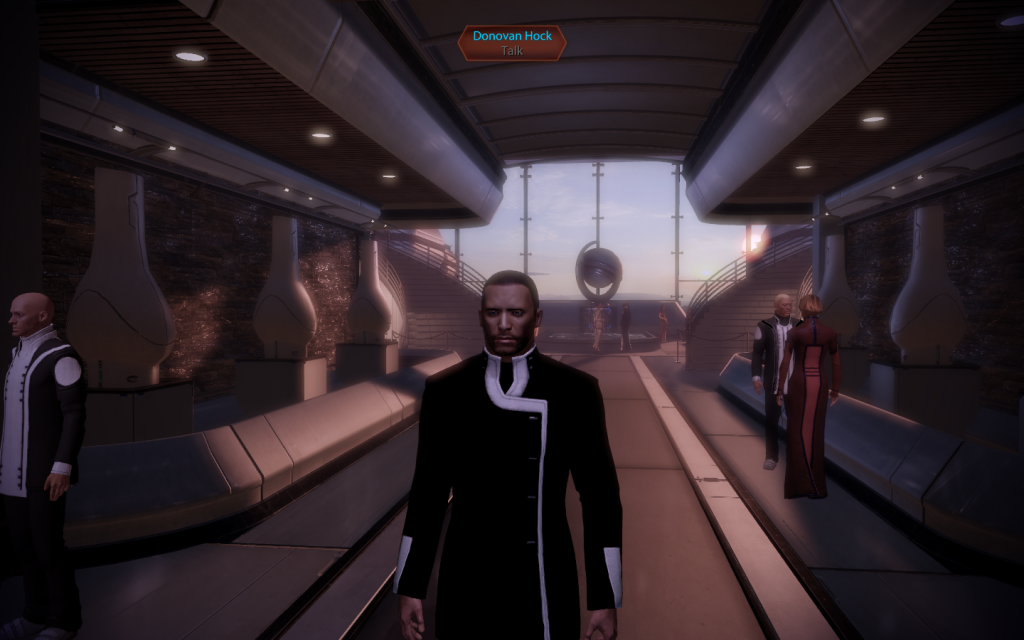Talk to Donovan Hock via the prompt
1024x640 pixels.
pos(511,43)
